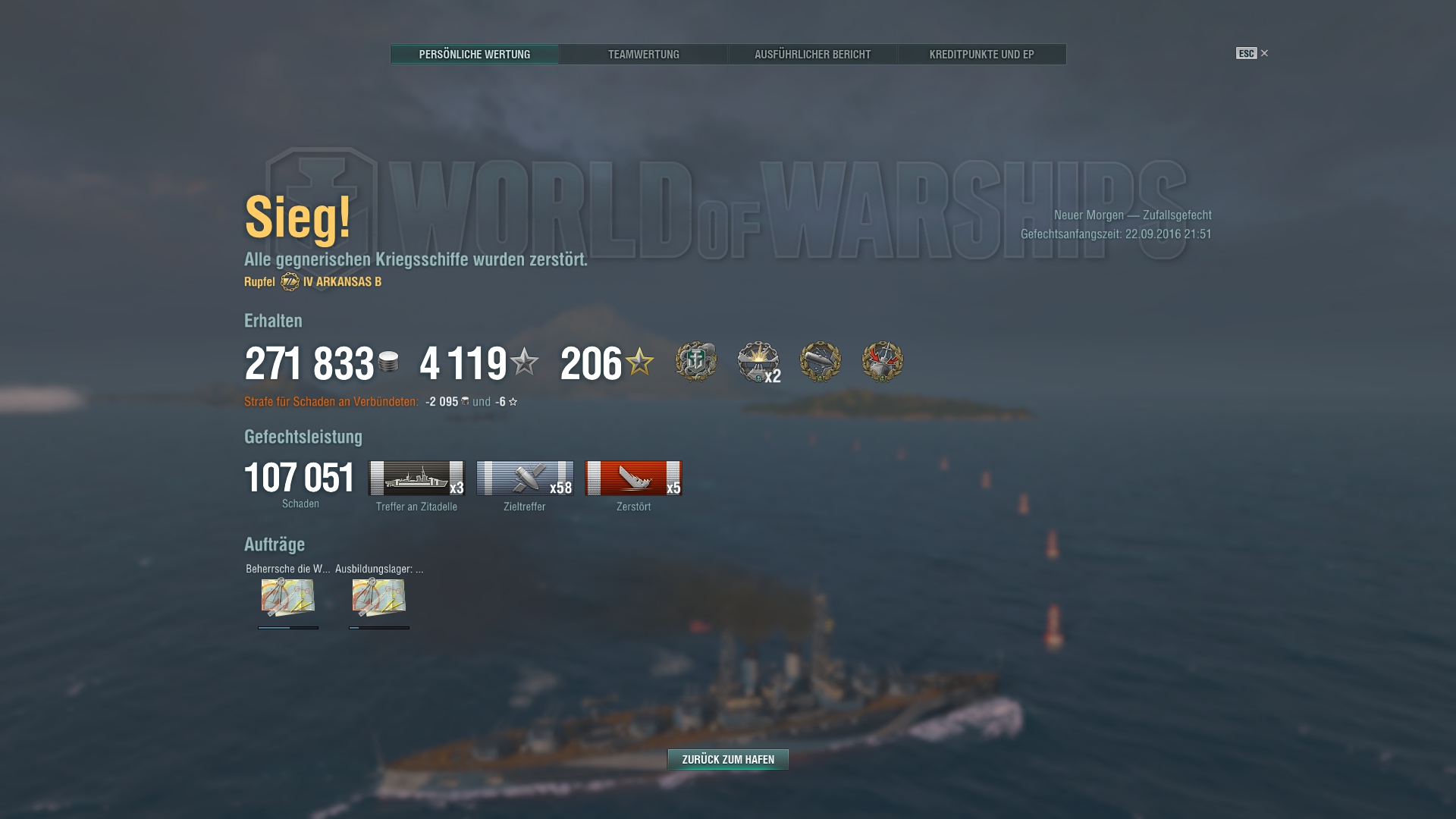Select the Zieltreffer ribbon
The image size is (1456, 819).
click(x=525, y=479)
